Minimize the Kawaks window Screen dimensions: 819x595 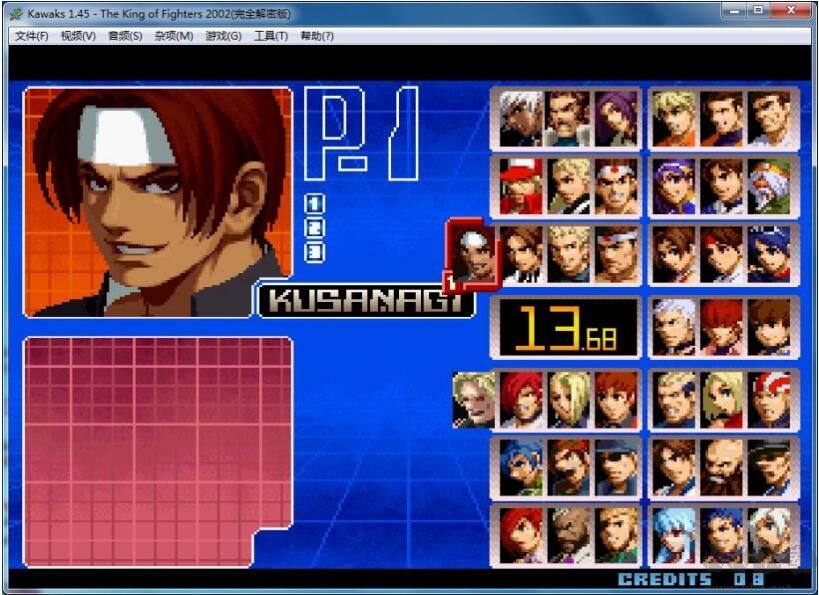pos(736,10)
